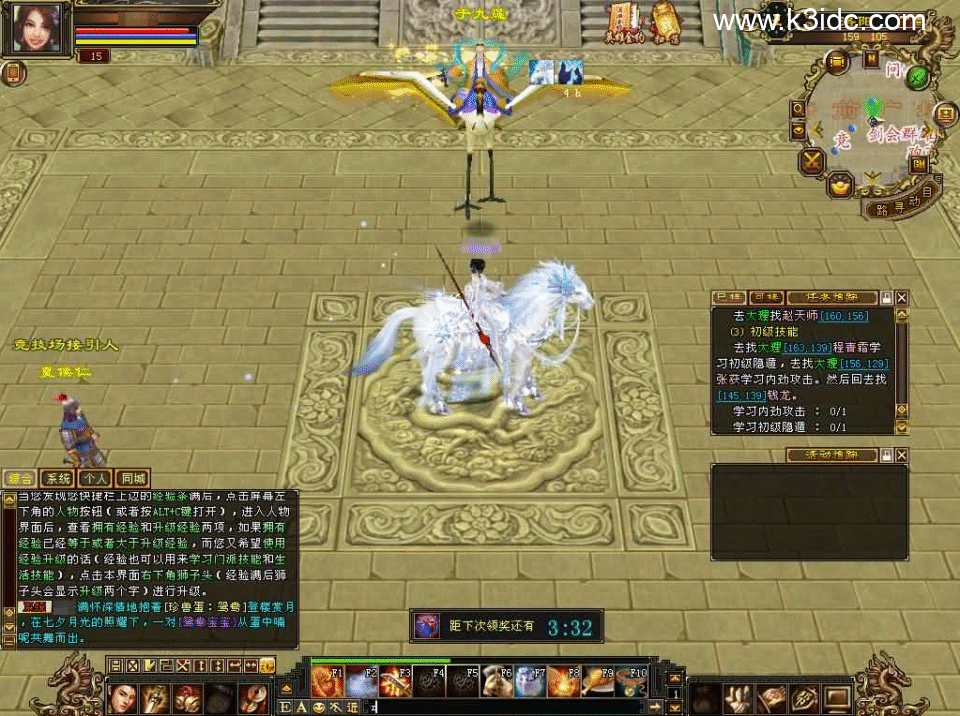This screenshot has height=716, width=960.
Task: Switch to the 综合 chat tab
Action: [18, 479]
